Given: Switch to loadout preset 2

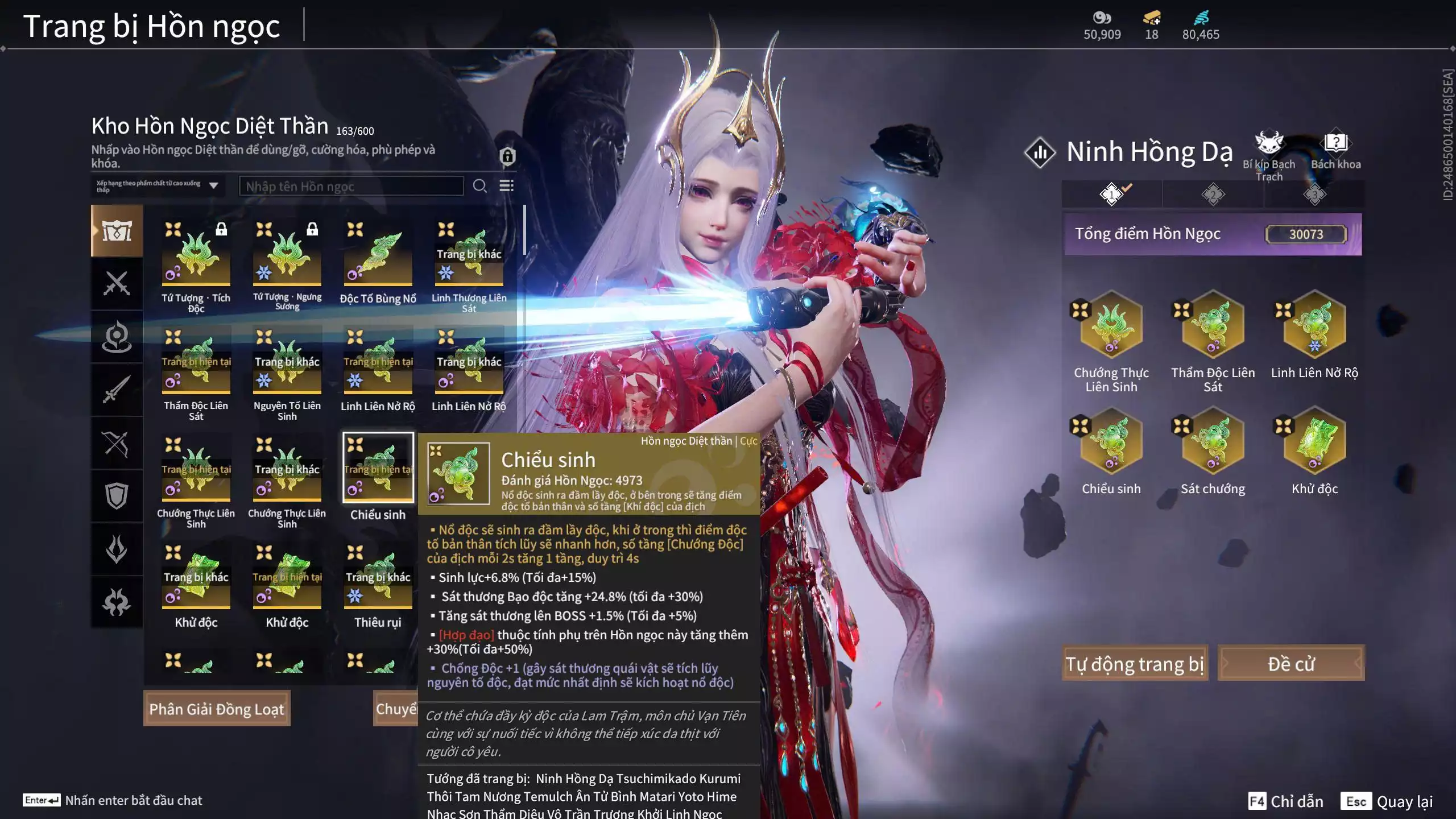Looking at the screenshot, I should pyautogui.click(x=1213, y=195).
